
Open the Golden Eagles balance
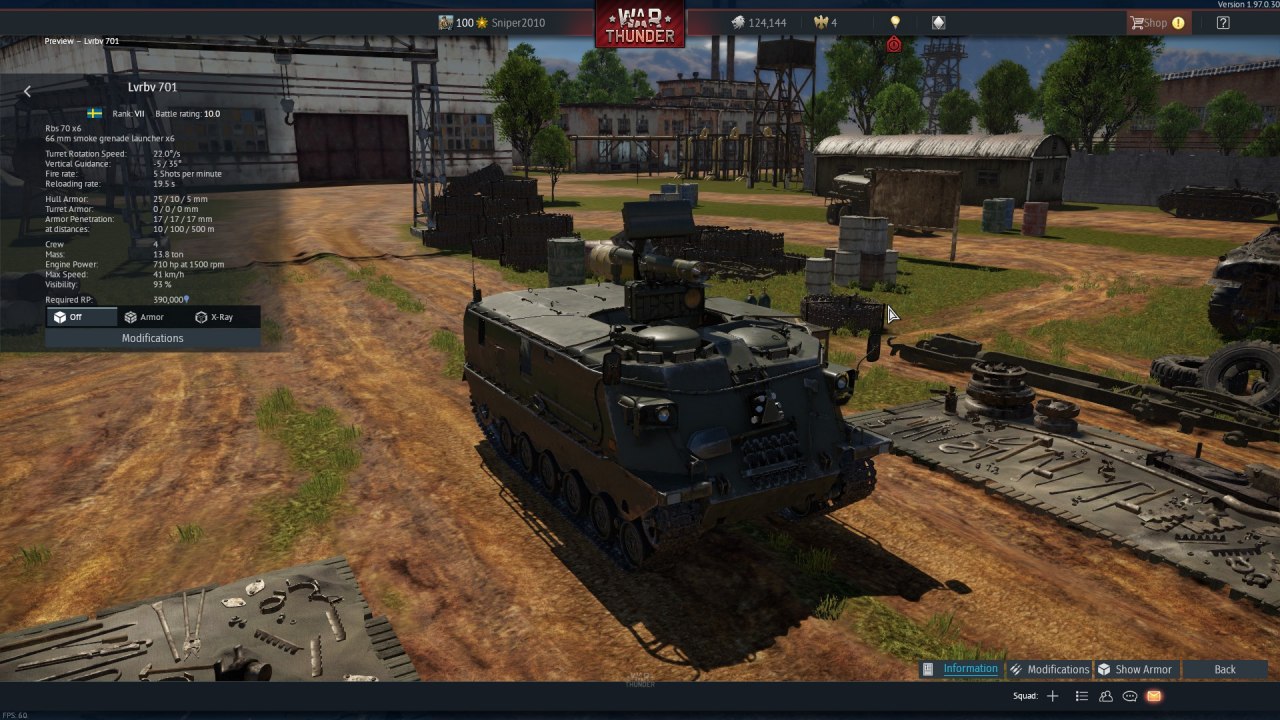tap(825, 22)
